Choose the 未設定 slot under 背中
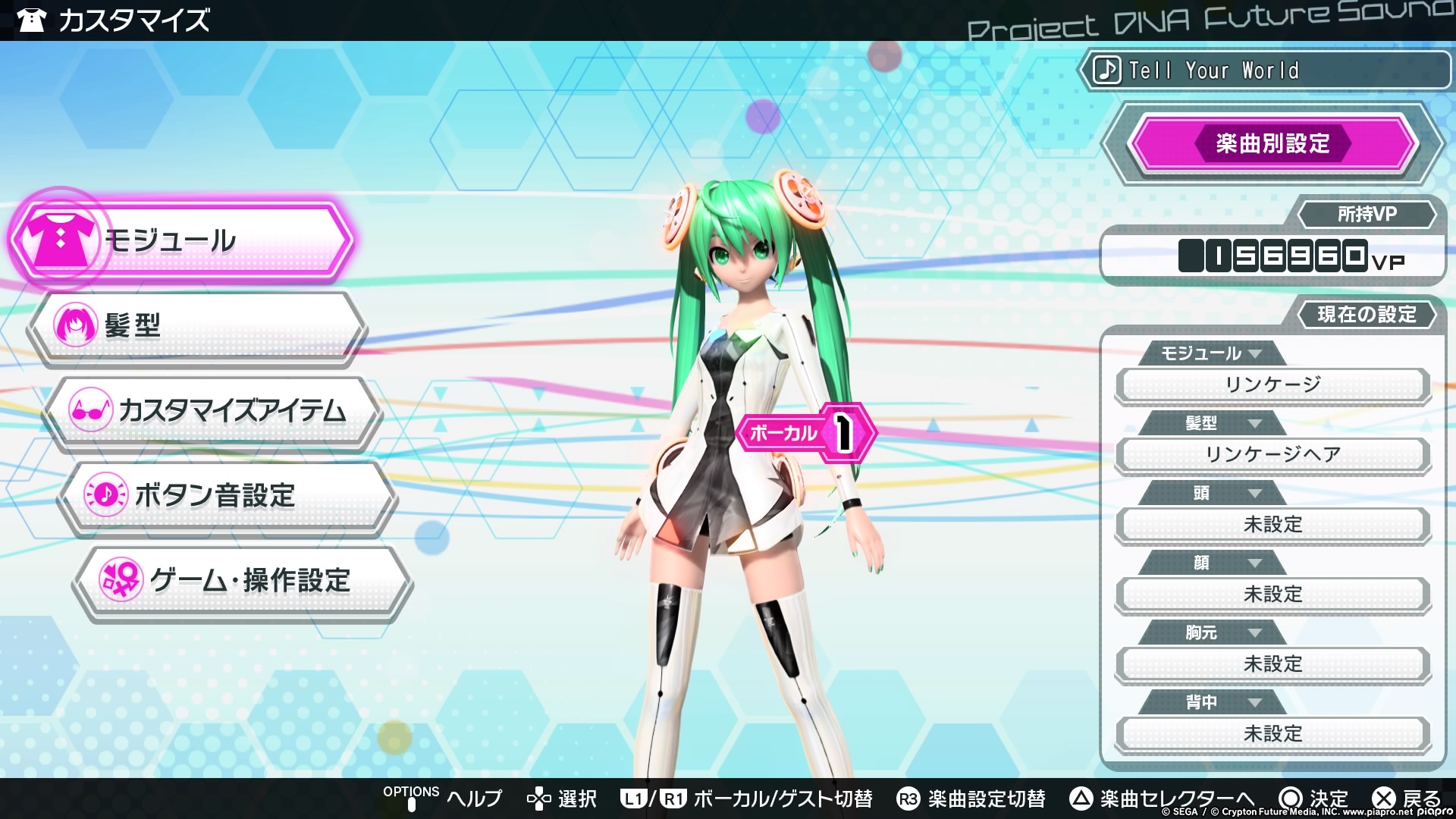This screenshot has width=1456, height=819. coord(1272,733)
